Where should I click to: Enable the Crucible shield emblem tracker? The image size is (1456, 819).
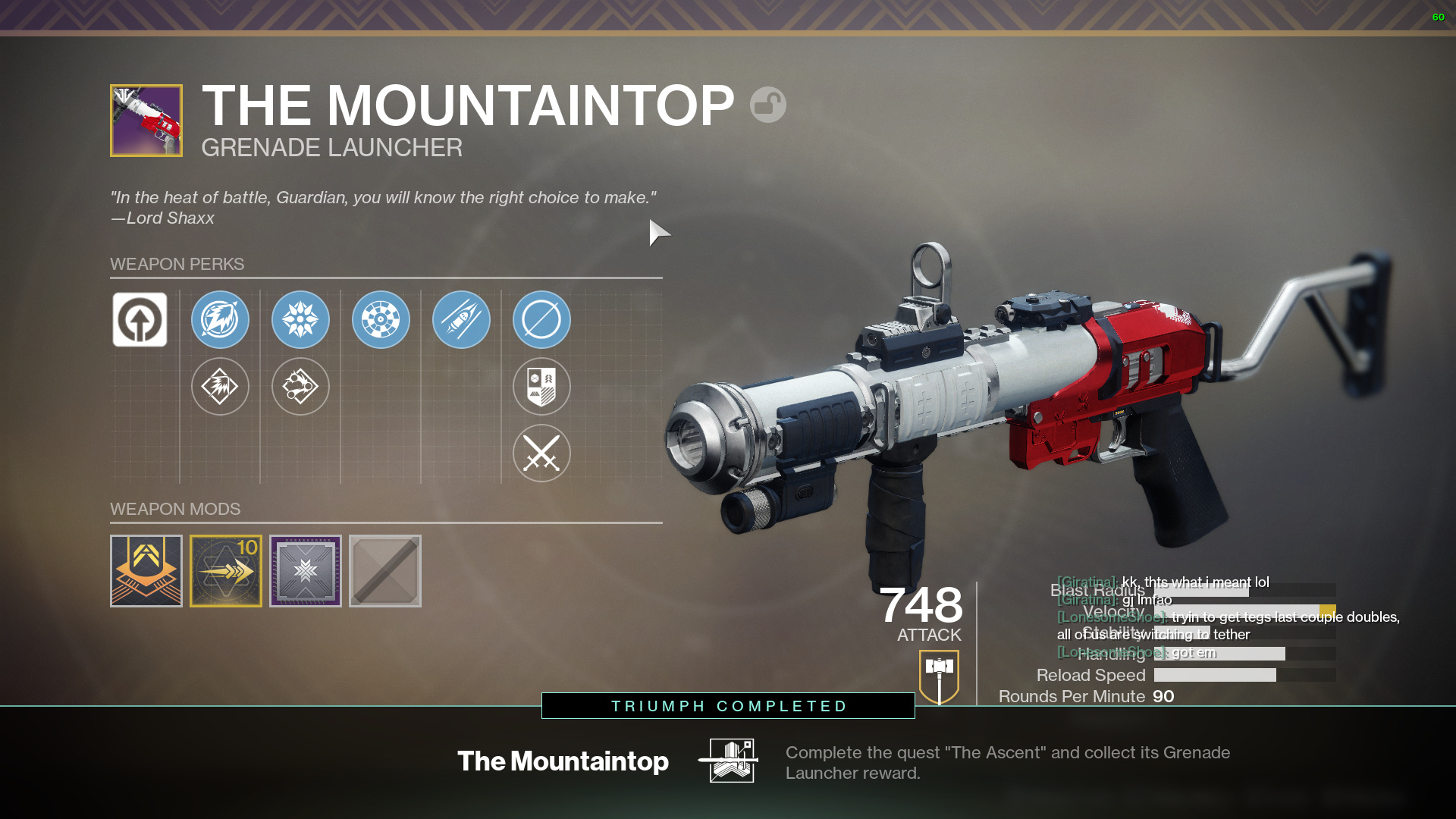pos(541,387)
